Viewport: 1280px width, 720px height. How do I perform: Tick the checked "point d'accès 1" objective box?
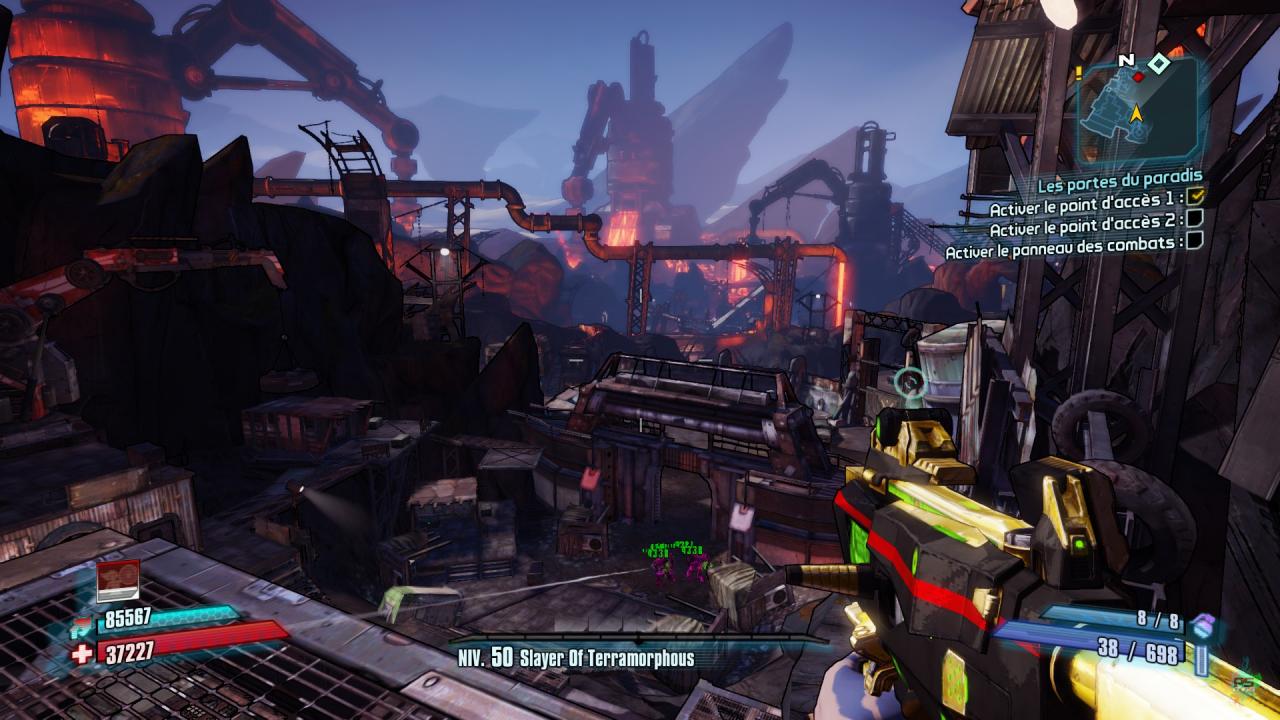1195,197
